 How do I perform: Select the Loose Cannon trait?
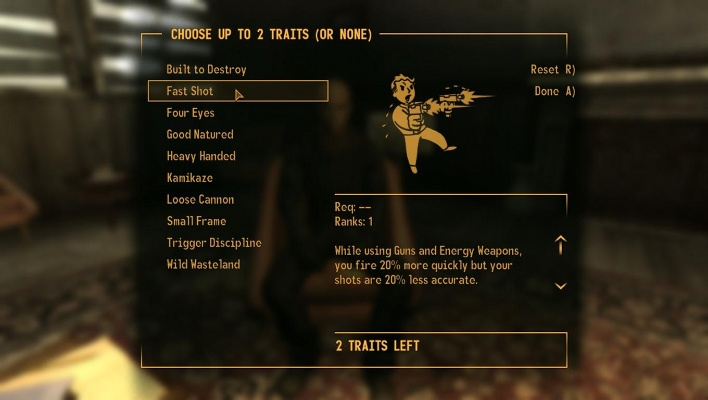(200, 199)
